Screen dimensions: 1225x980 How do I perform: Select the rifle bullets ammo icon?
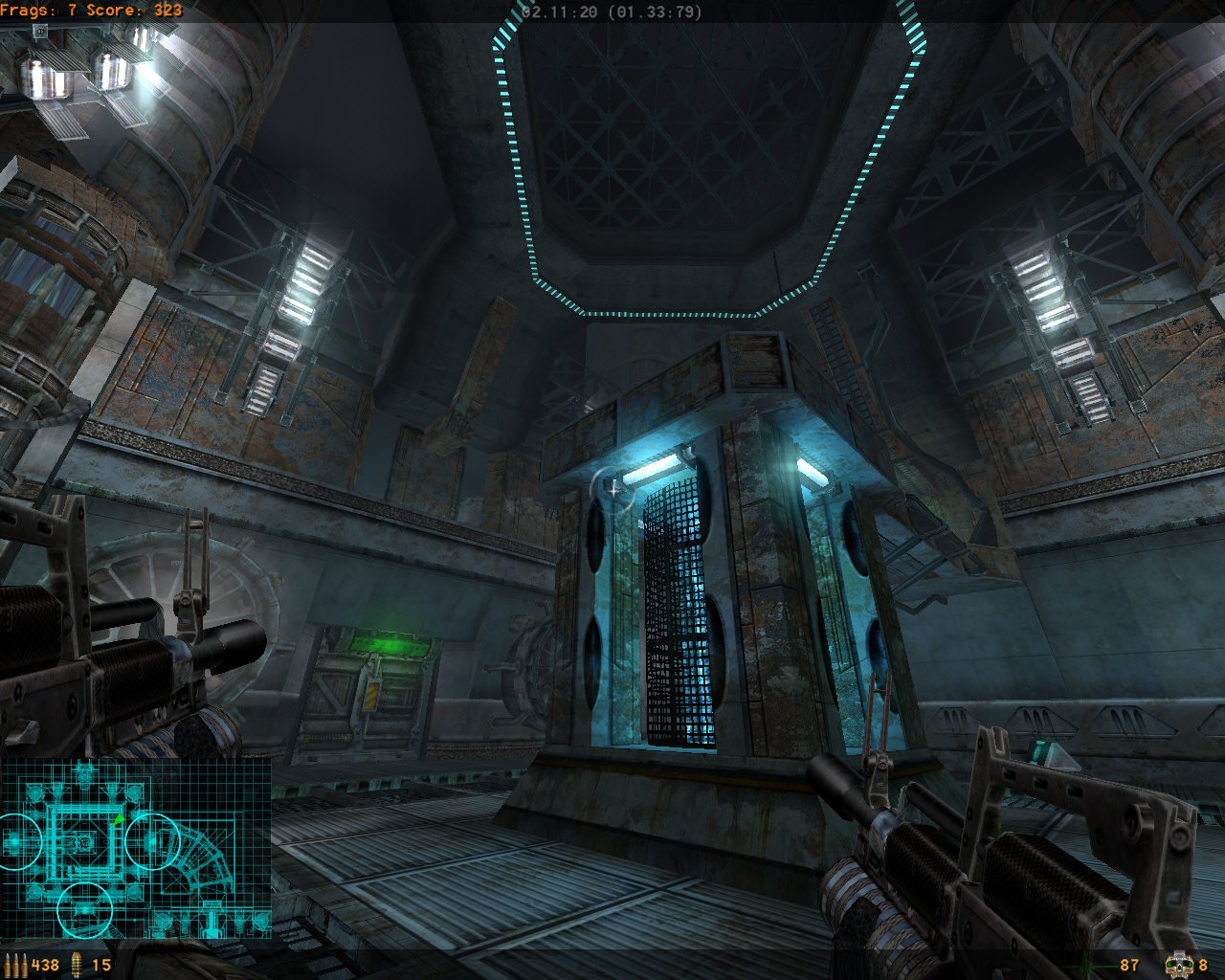pyautogui.click(x=15, y=964)
